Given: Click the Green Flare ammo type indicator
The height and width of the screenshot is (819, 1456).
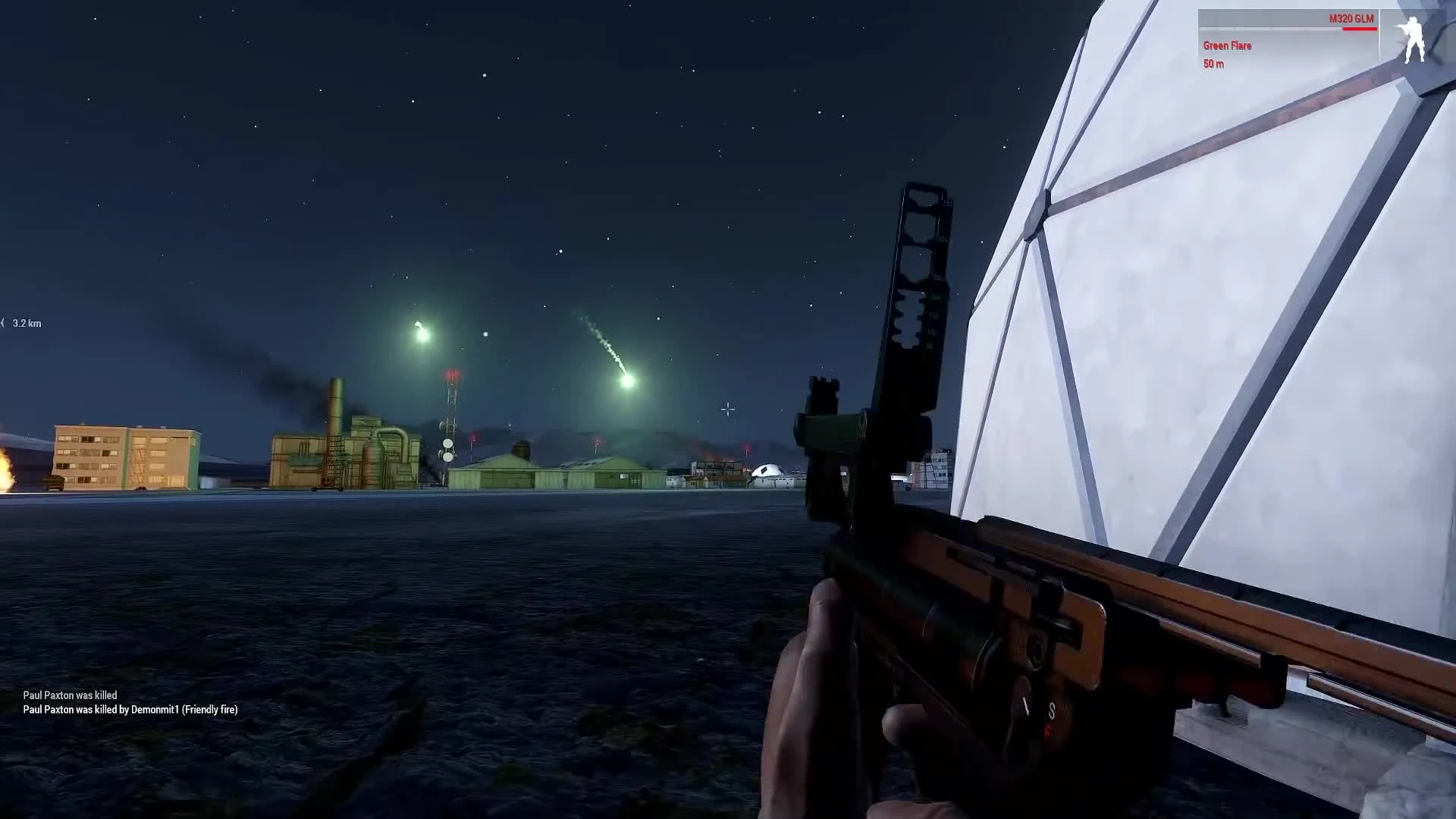Looking at the screenshot, I should tap(1227, 45).
